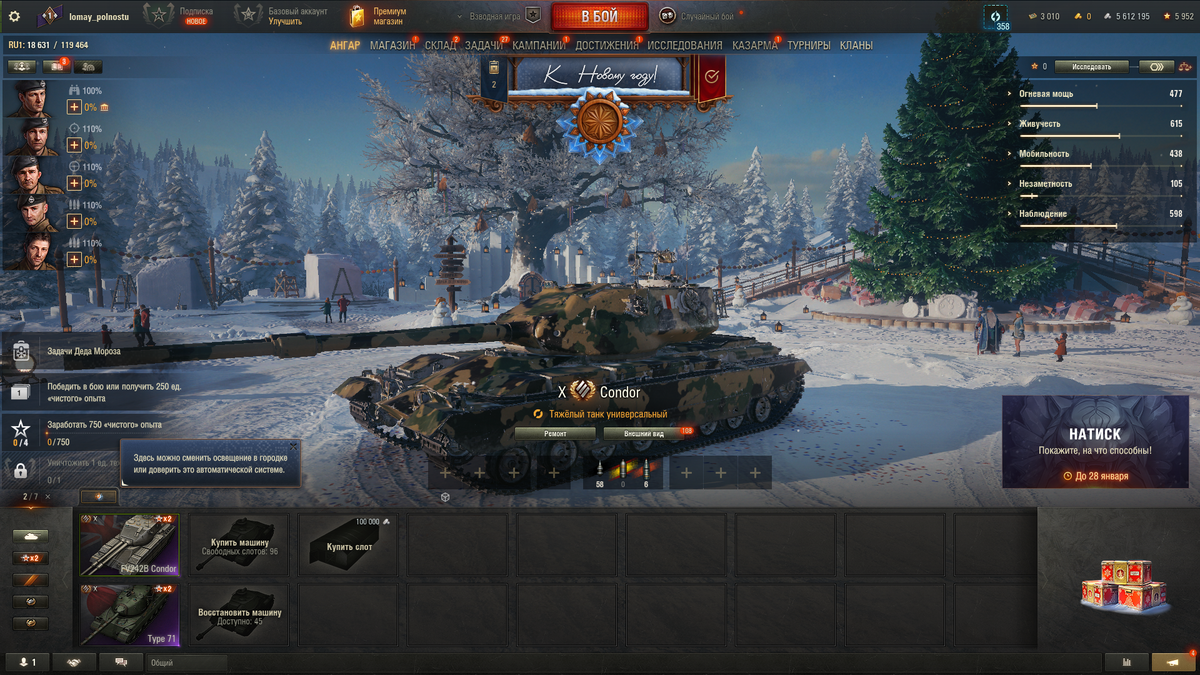Go to the КАМПАНИИ tab

(x=539, y=45)
